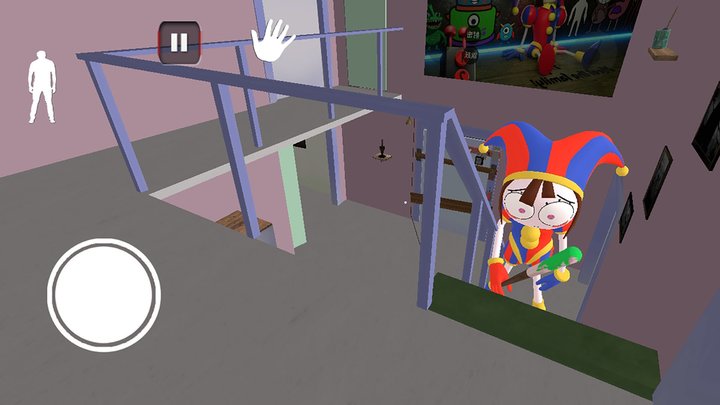Viewport: 720px width, 405px height.
Task: Toggle the standing figure stance icon
Action: (42, 87)
